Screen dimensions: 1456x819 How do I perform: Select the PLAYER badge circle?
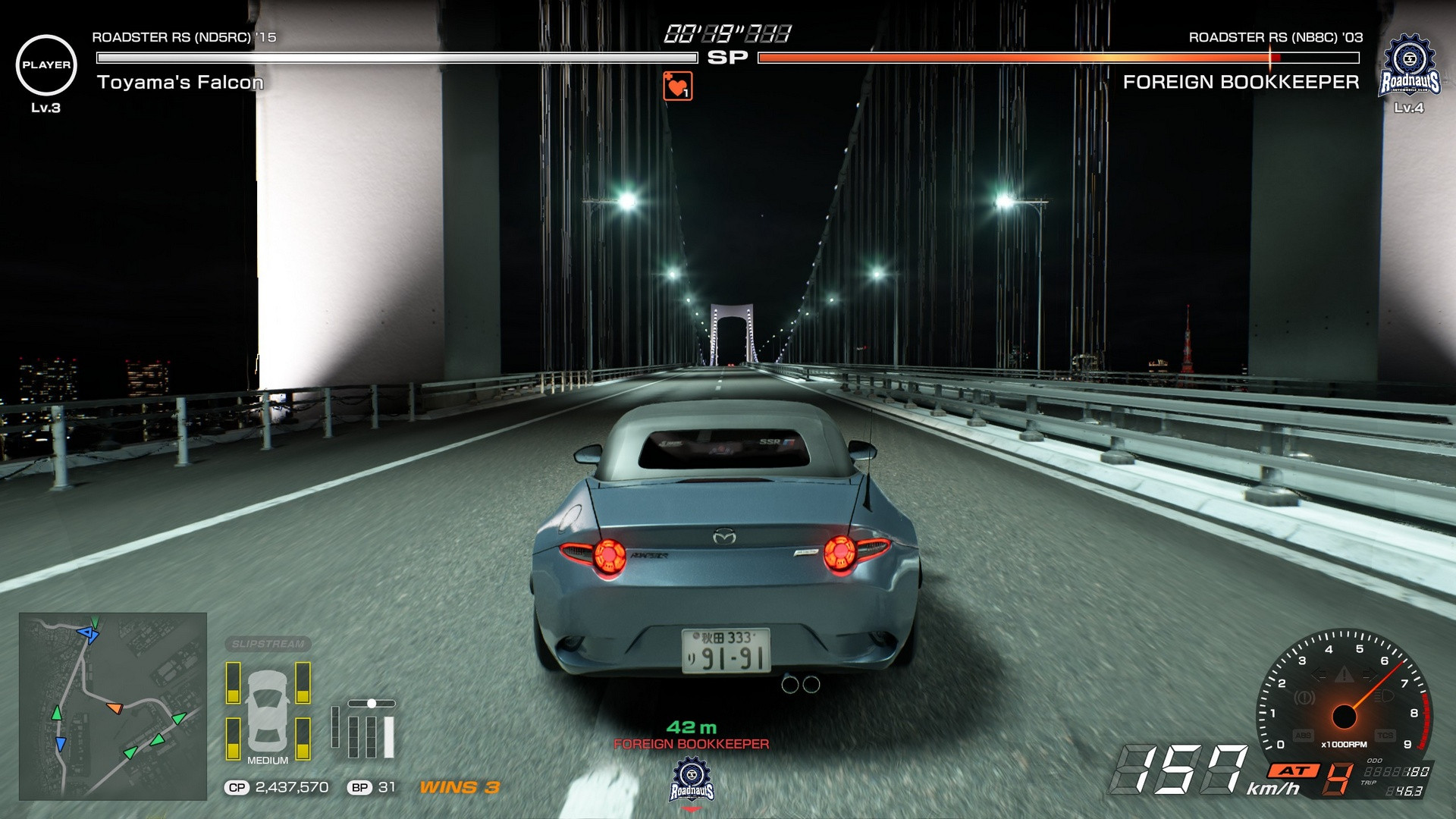[46, 65]
